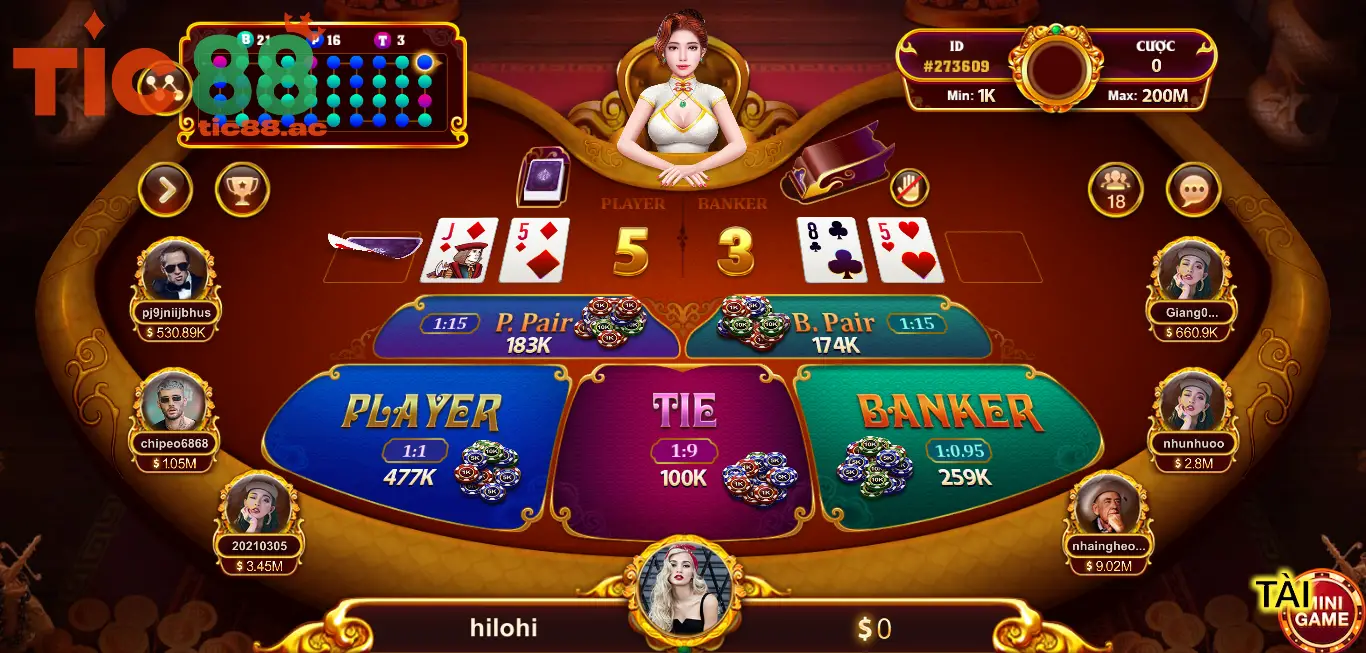This screenshot has width=1366, height=653.
Task: Show the players list with 18
Action: tap(1116, 189)
